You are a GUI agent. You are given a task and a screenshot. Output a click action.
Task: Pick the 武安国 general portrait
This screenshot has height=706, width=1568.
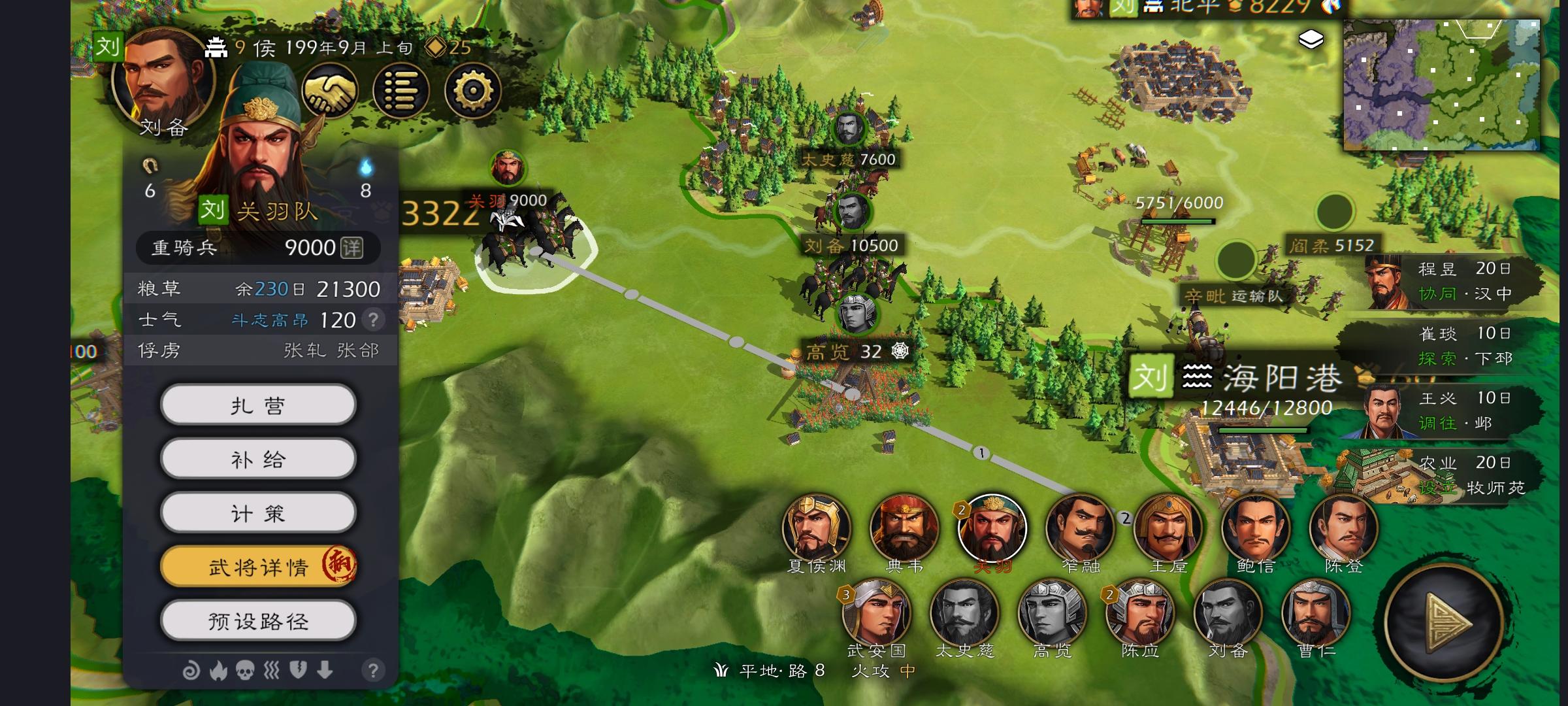tap(876, 613)
